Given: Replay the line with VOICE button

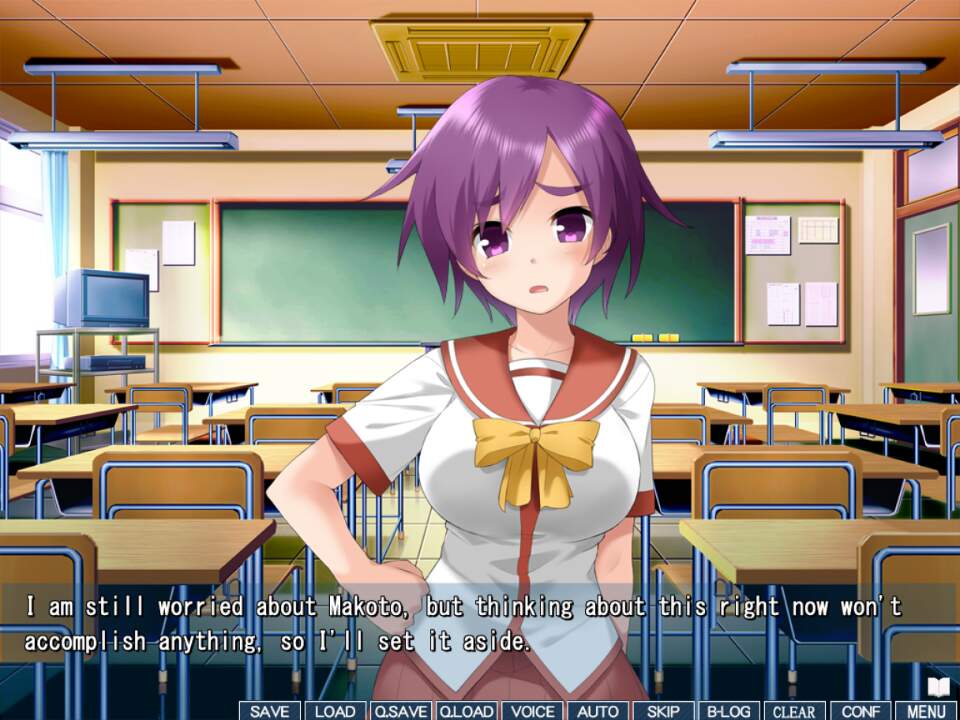Looking at the screenshot, I should tap(531, 711).
